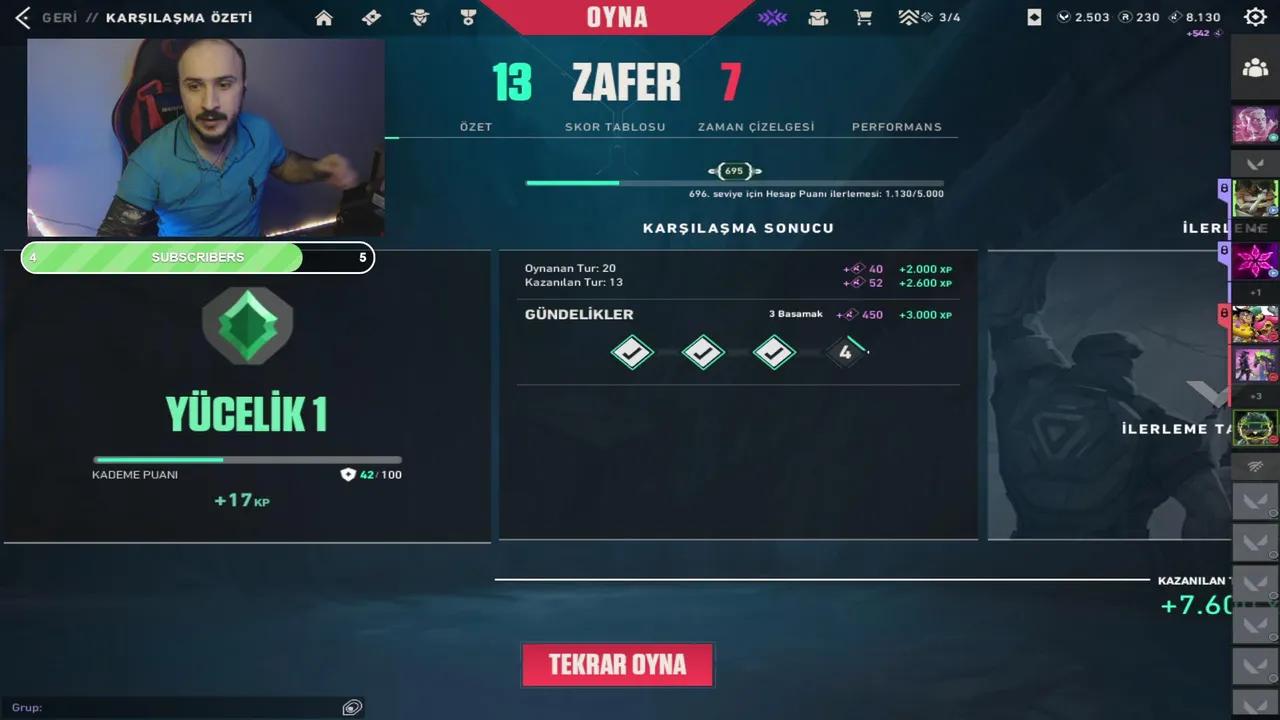The image size is (1280, 720).
Task: View the PERFORMANS tab
Action: 896,127
